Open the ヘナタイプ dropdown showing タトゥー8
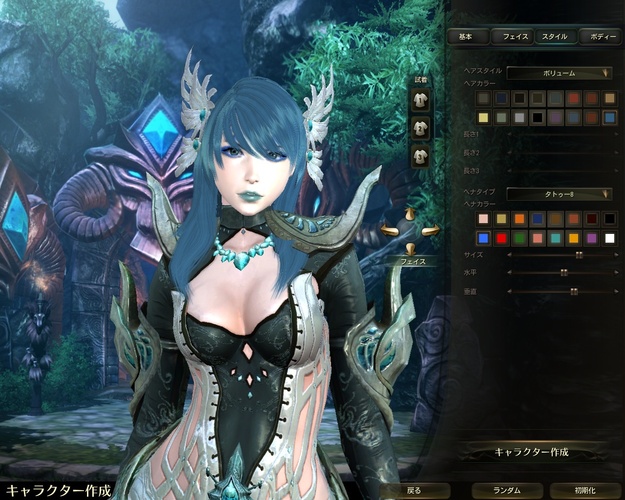This screenshot has height=500, width=625. (559, 193)
